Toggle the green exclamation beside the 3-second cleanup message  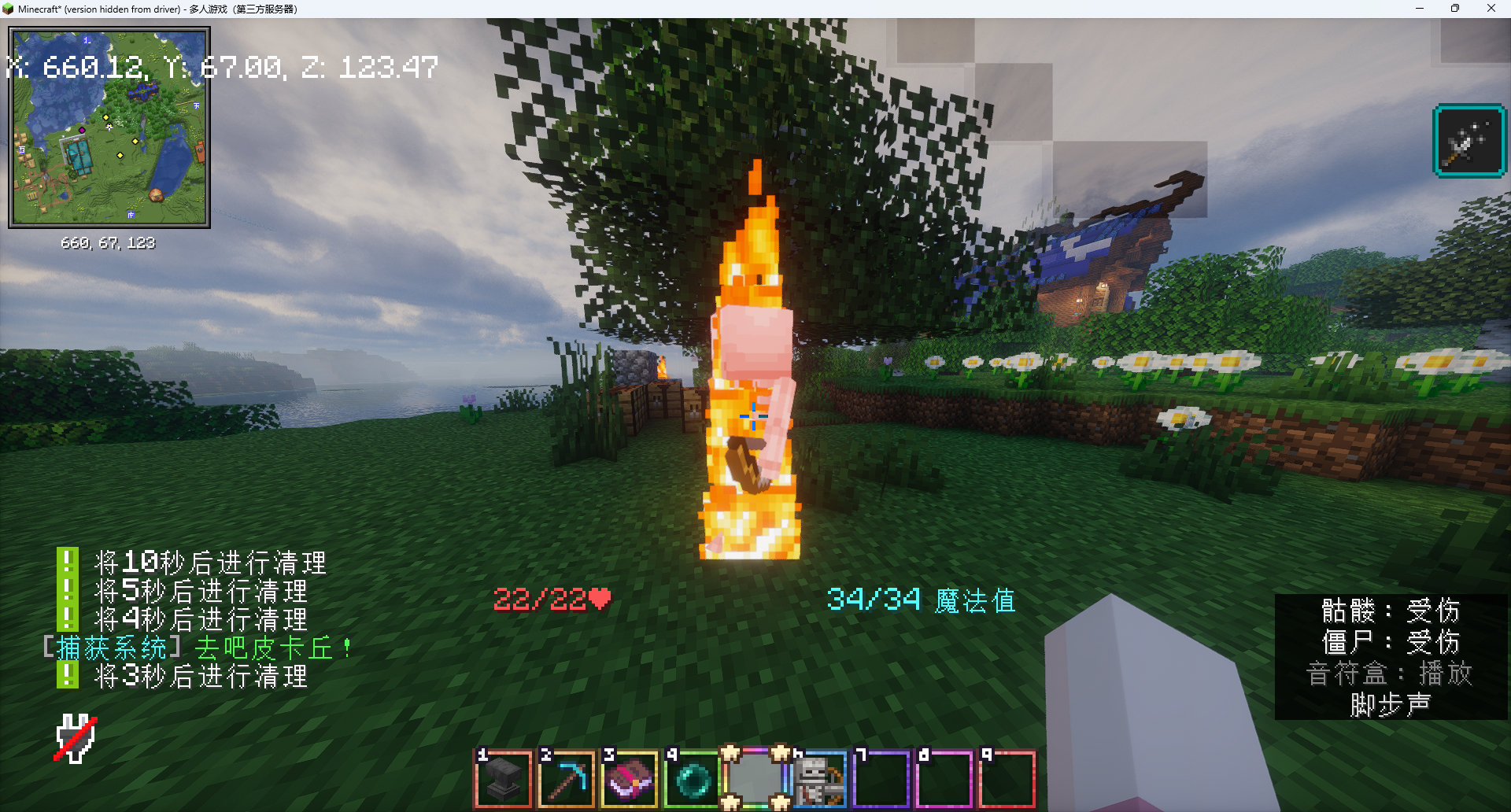68,675
